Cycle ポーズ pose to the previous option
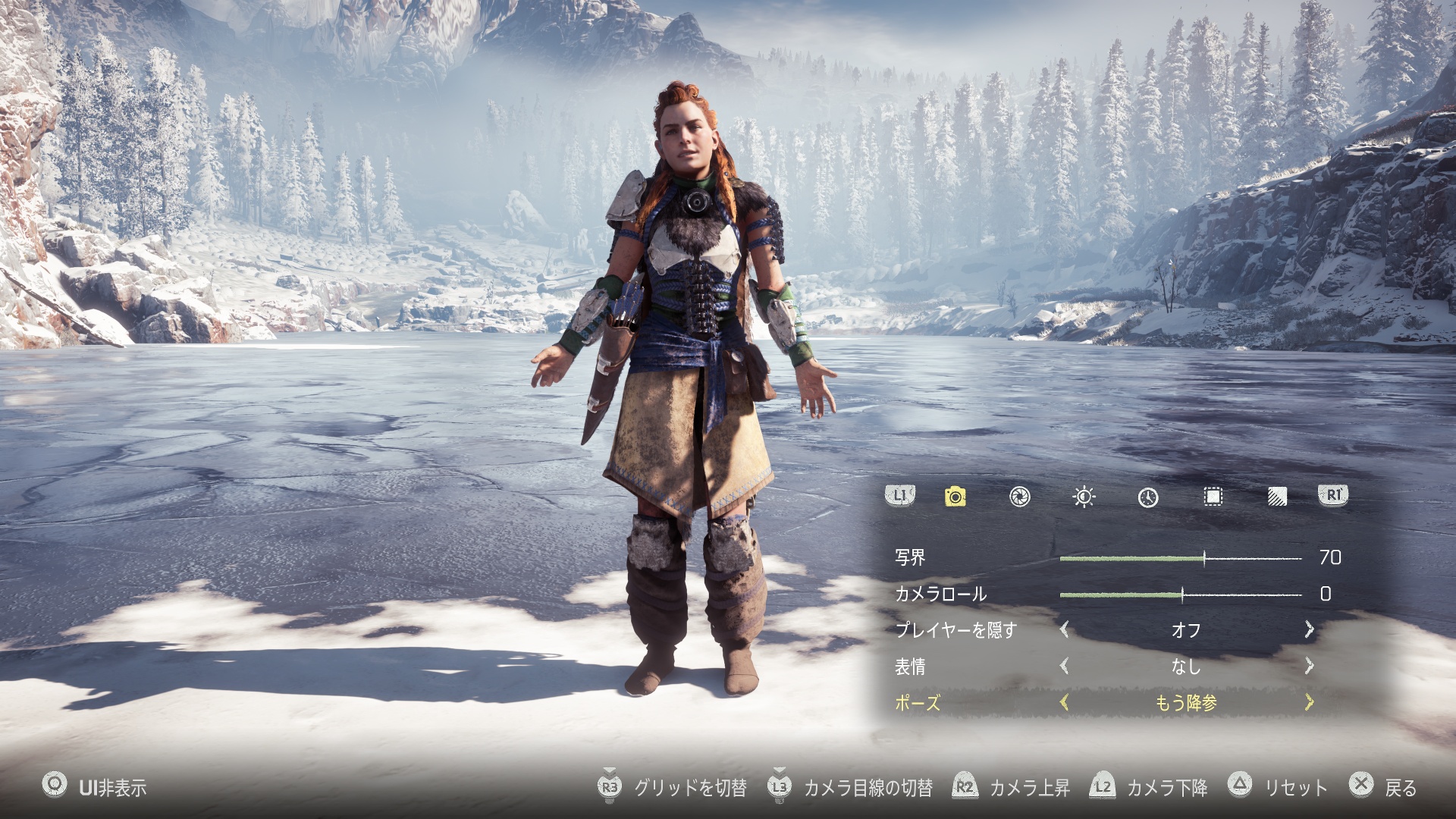 click(x=1065, y=702)
